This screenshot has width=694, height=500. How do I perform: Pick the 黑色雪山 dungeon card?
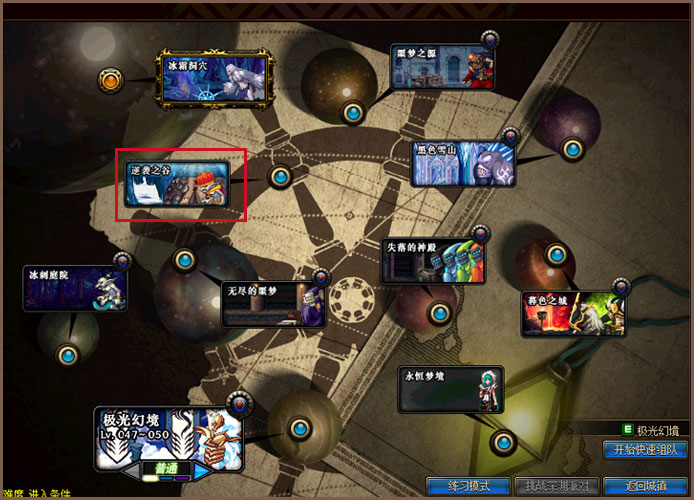(x=464, y=164)
